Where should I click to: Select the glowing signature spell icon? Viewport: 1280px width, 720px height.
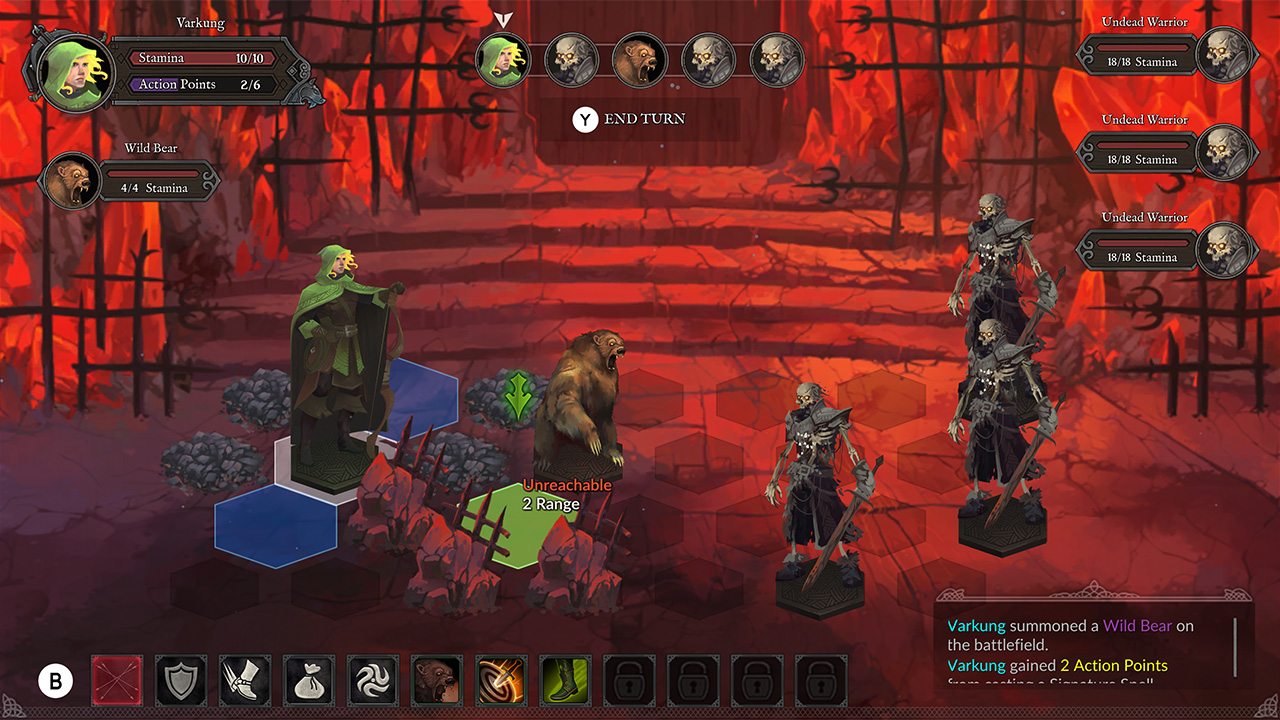point(501,680)
